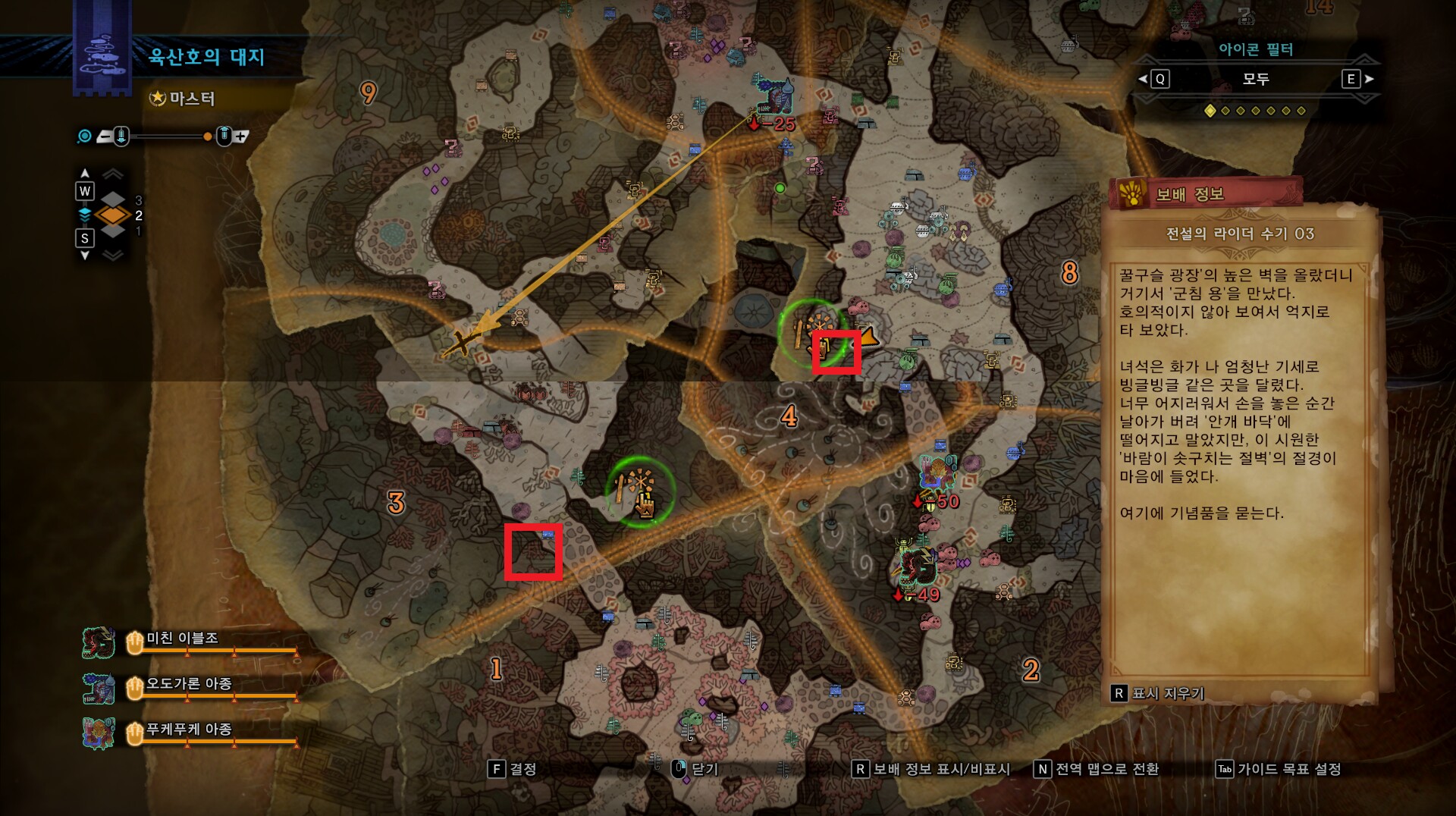
Task: Click the magnifying glass zoom icon
Action: (x=83, y=136)
